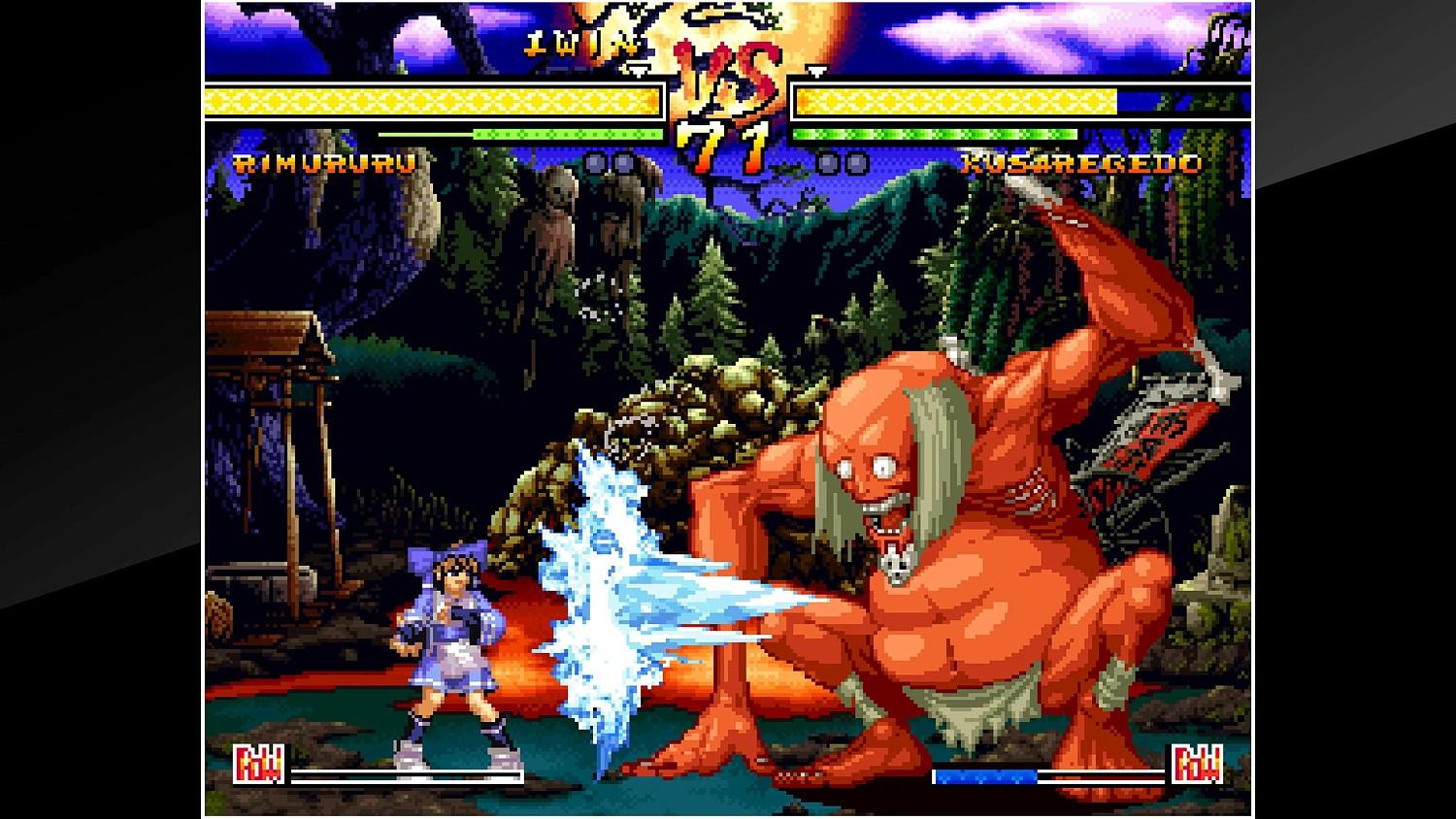Expand the arrow marker above Kusaregedo's health bar
This screenshot has width=1456, height=819.
(815, 71)
